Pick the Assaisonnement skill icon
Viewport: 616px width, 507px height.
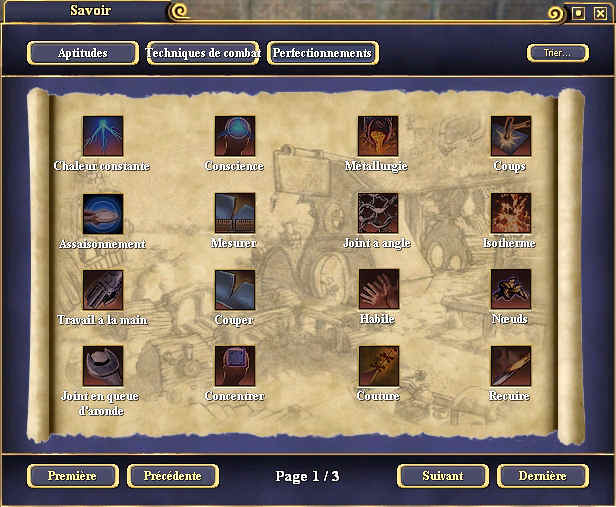[x=103, y=213]
